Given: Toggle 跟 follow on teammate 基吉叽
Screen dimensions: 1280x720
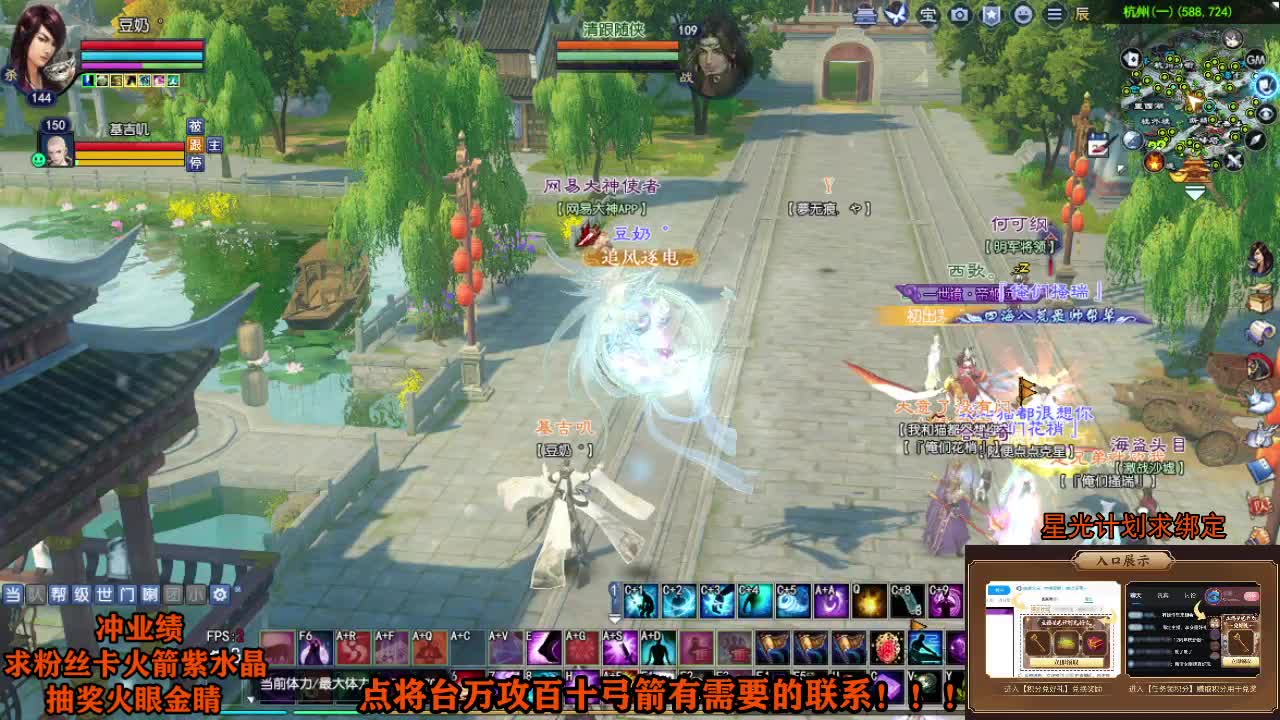Looking at the screenshot, I should coord(196,145).
